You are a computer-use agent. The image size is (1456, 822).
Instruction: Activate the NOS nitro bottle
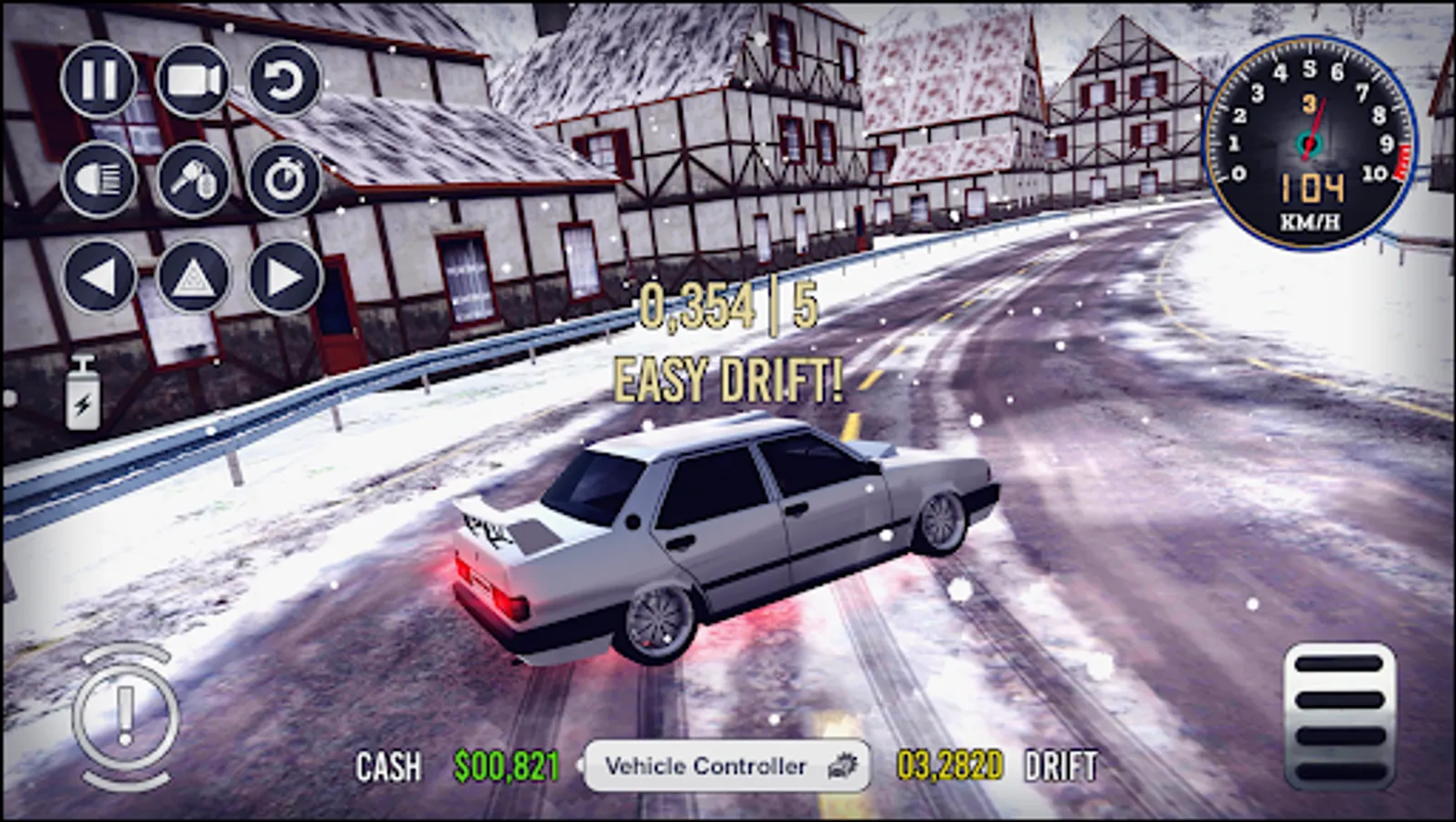coord(80,395)
